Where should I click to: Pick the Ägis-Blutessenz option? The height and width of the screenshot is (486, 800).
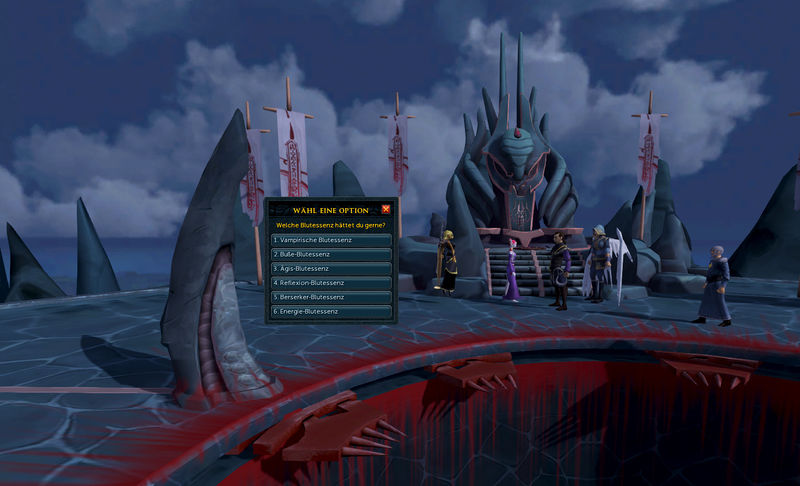click(331, 269)
